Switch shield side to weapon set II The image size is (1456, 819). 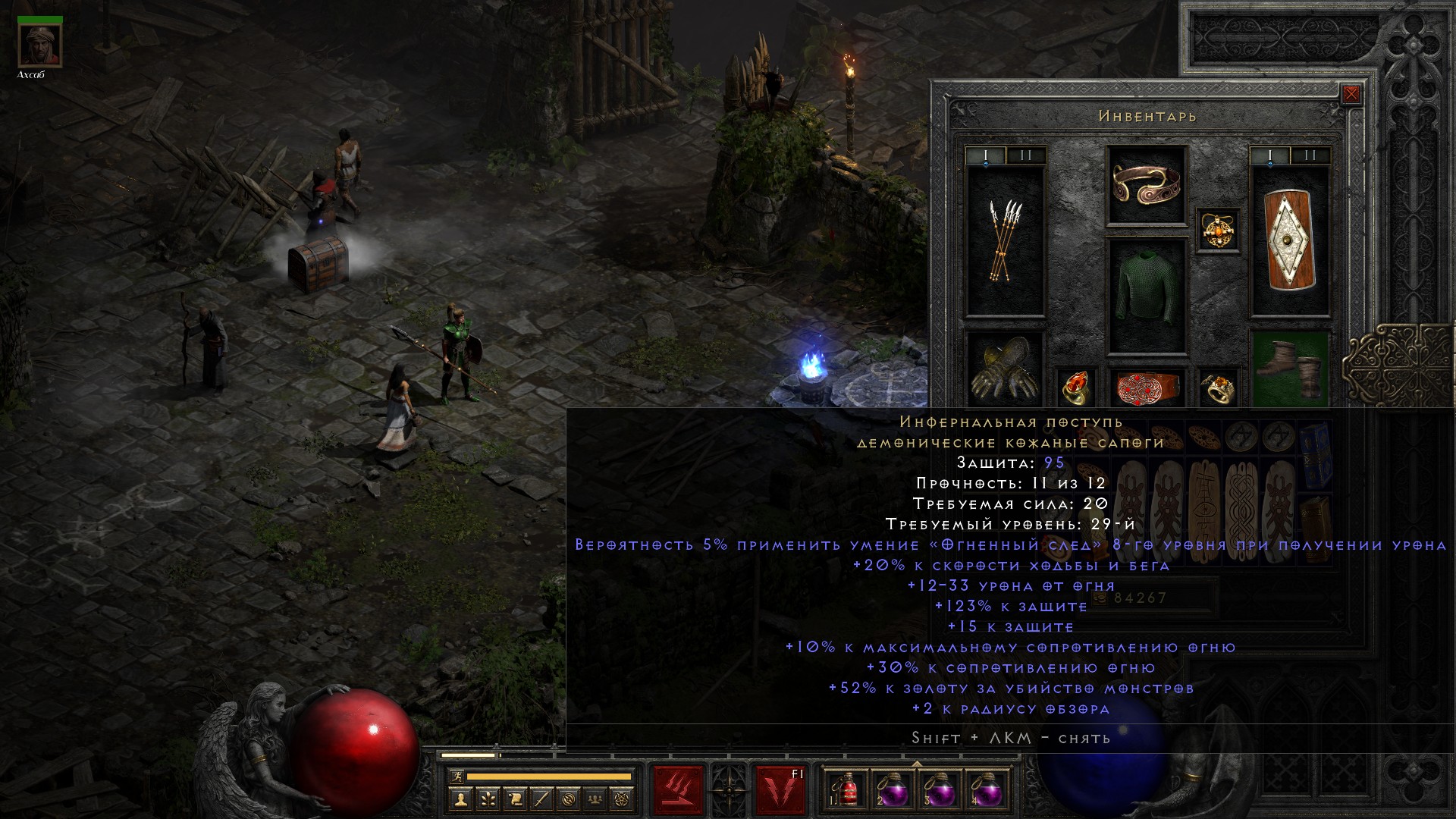(1310, 155)
